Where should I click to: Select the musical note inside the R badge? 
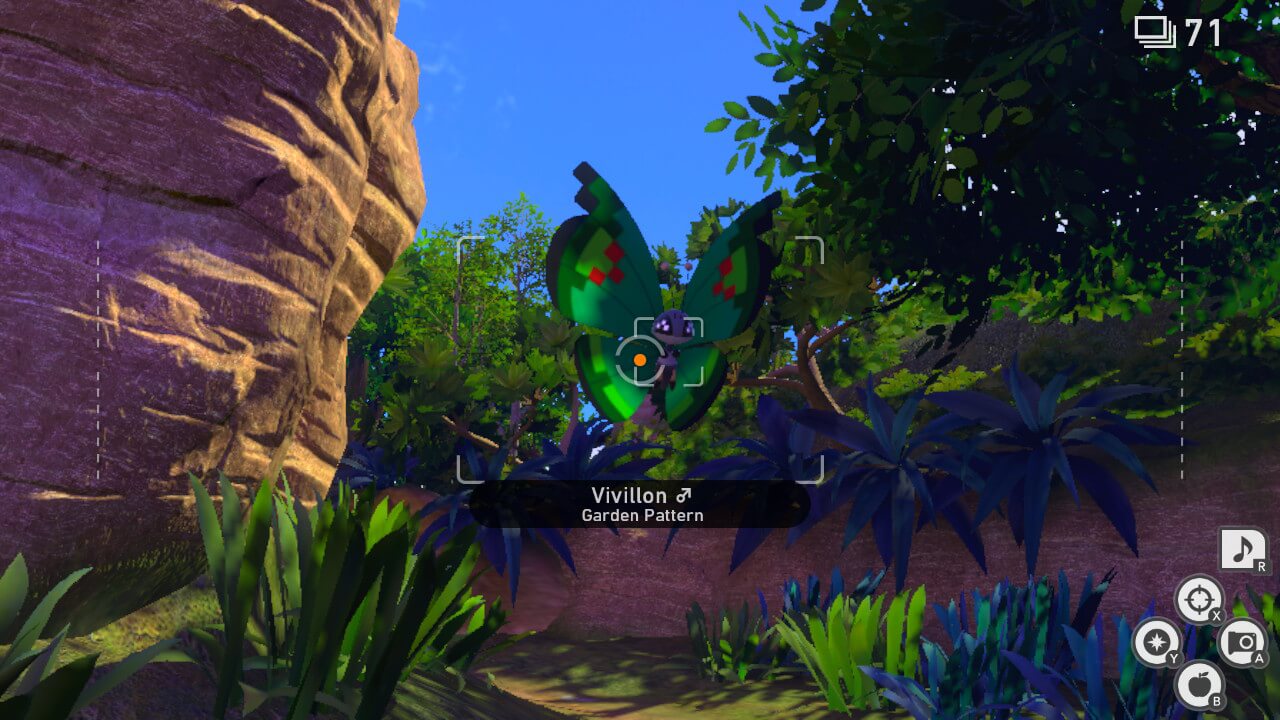[1243, 547]
